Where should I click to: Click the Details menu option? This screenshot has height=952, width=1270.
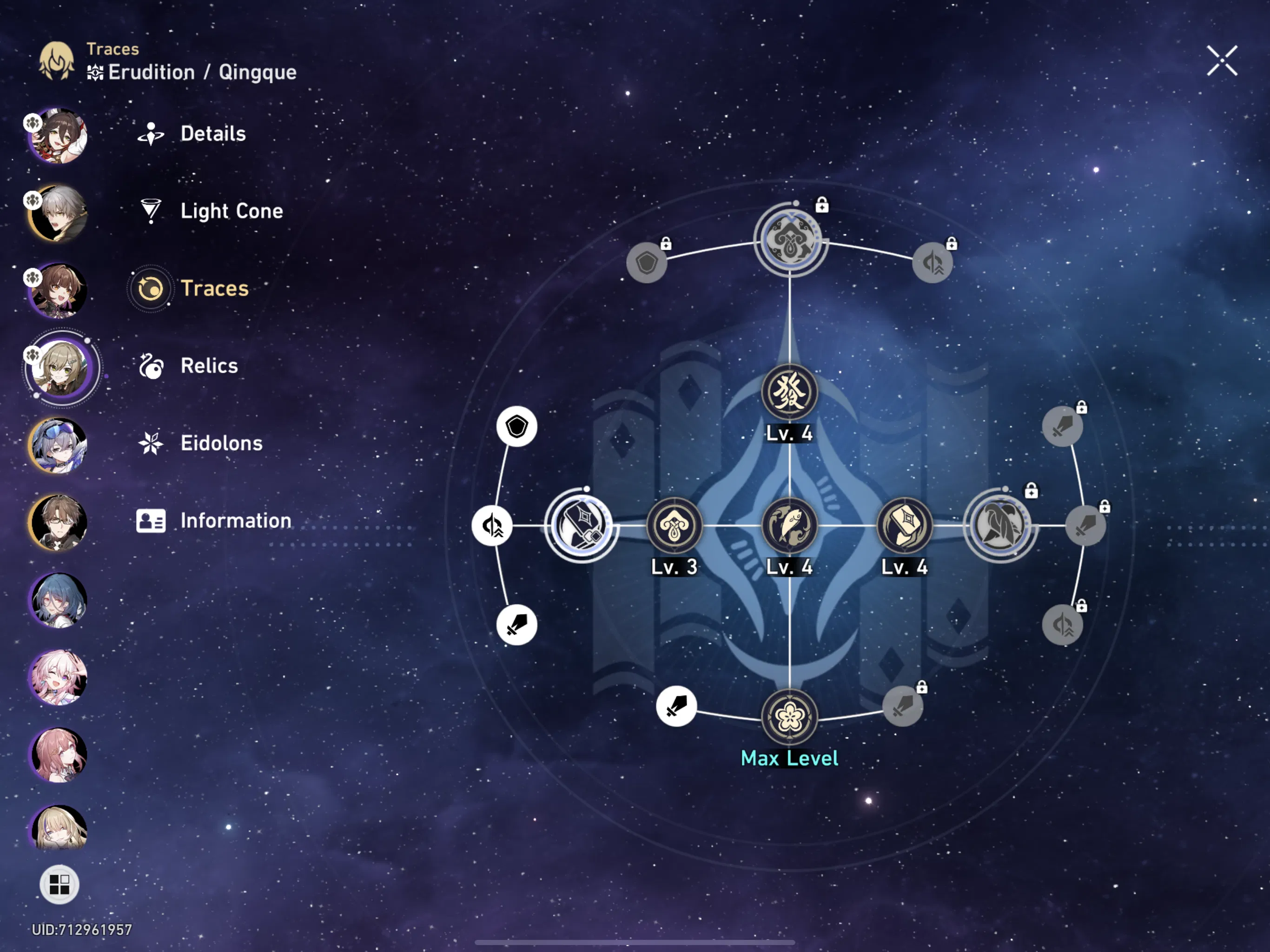(x=212, y=134)
